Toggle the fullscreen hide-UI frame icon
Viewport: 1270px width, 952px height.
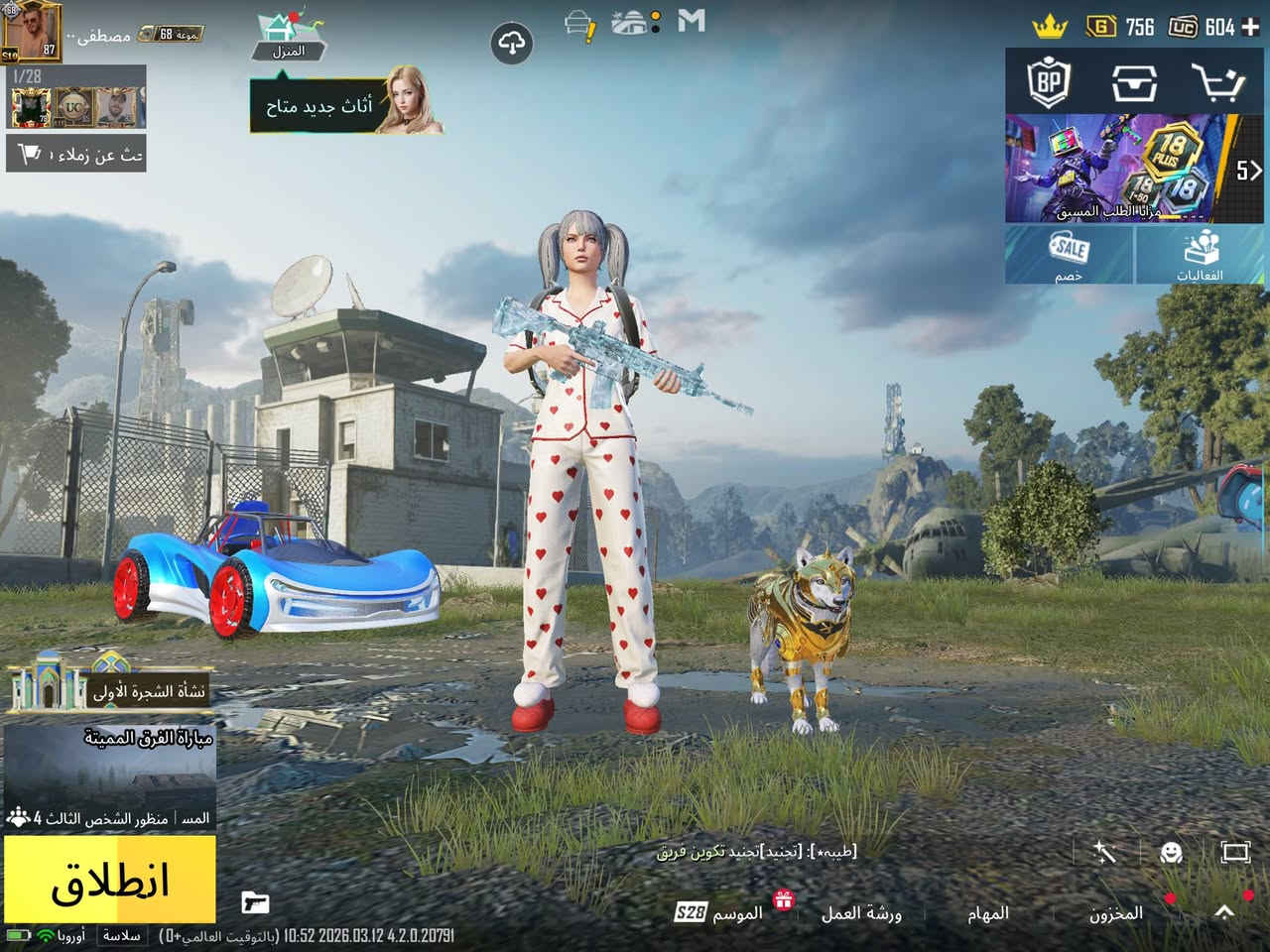tap(1235, 852)
